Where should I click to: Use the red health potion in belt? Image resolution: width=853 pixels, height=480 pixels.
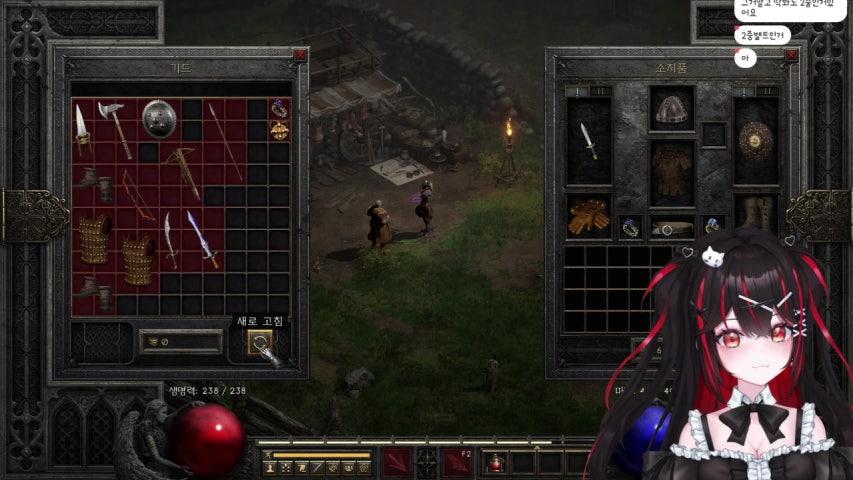tap(496, 463)
